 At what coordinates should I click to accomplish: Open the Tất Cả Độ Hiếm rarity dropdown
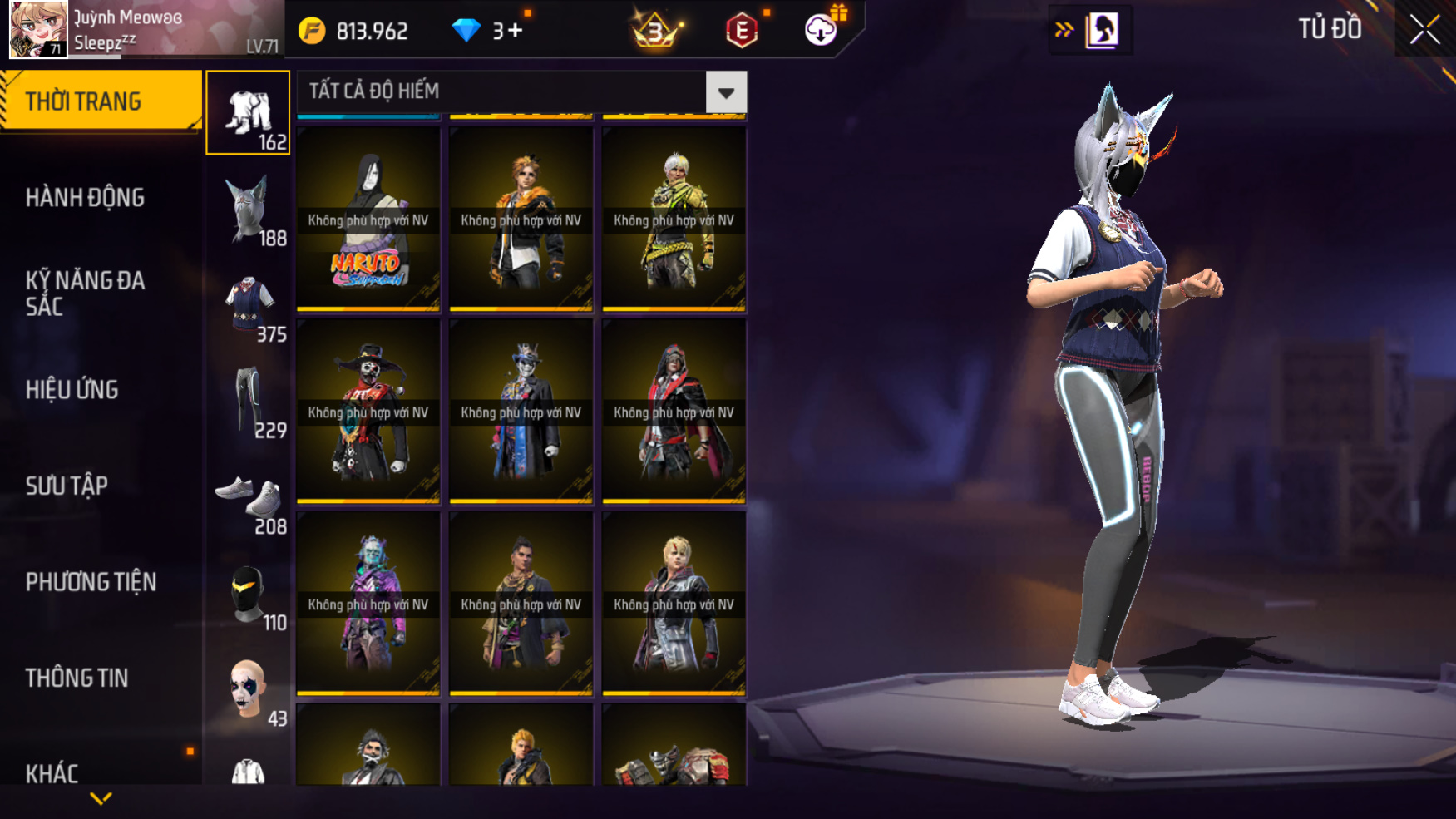coord(725,92)
